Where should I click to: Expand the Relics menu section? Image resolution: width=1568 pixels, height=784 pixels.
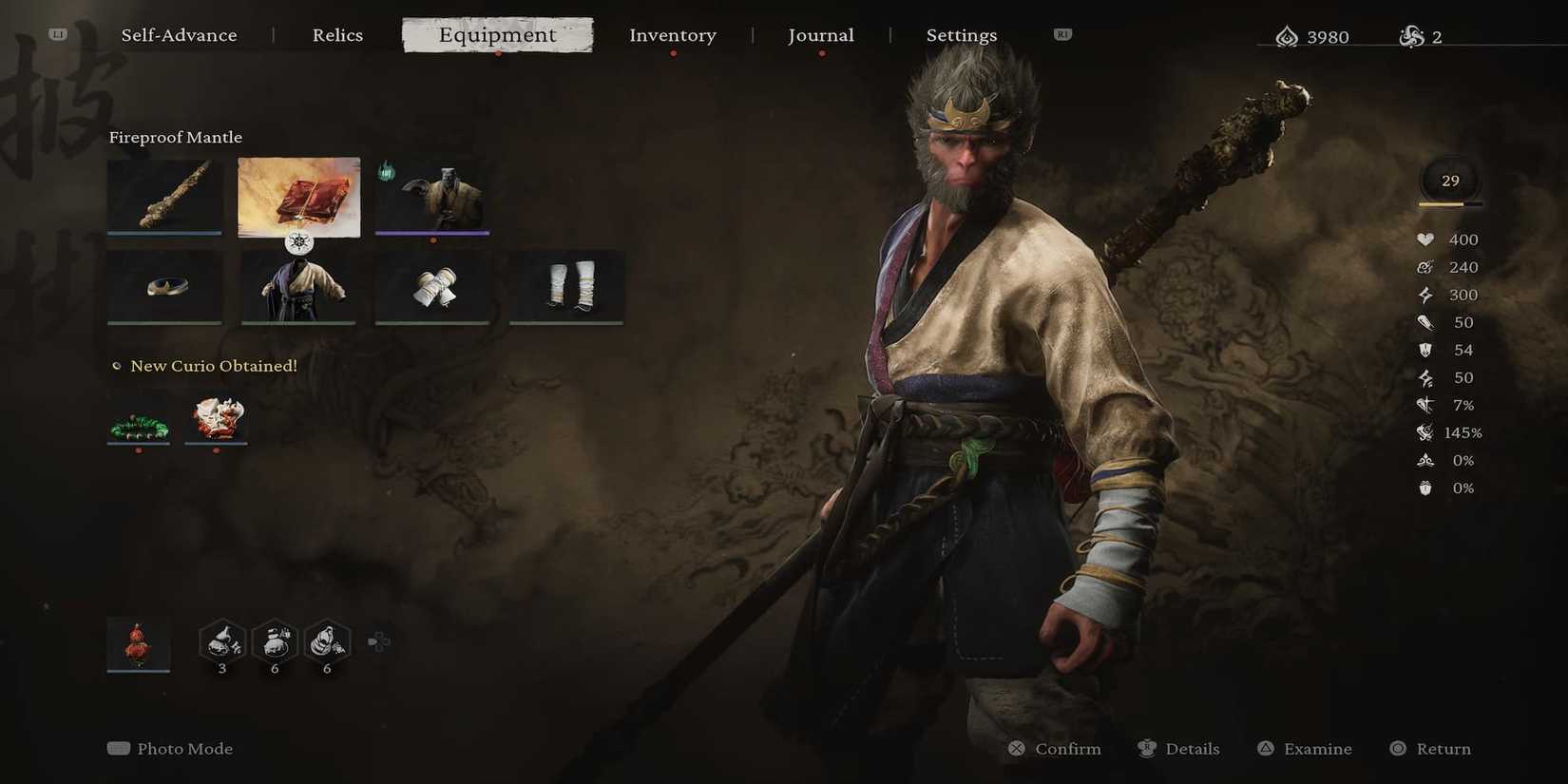click(337, 35)
